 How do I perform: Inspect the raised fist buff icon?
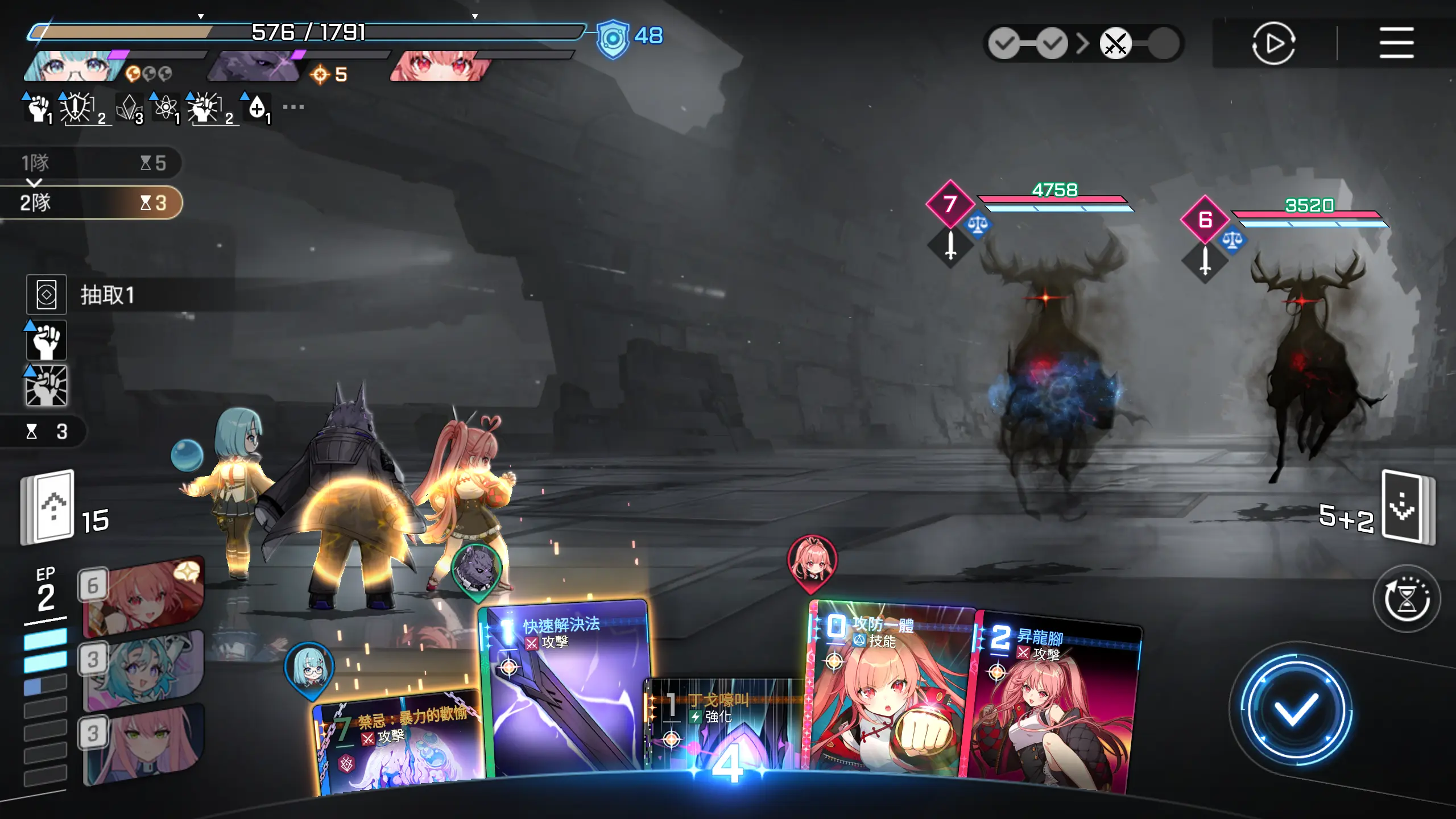coord(47,340)
